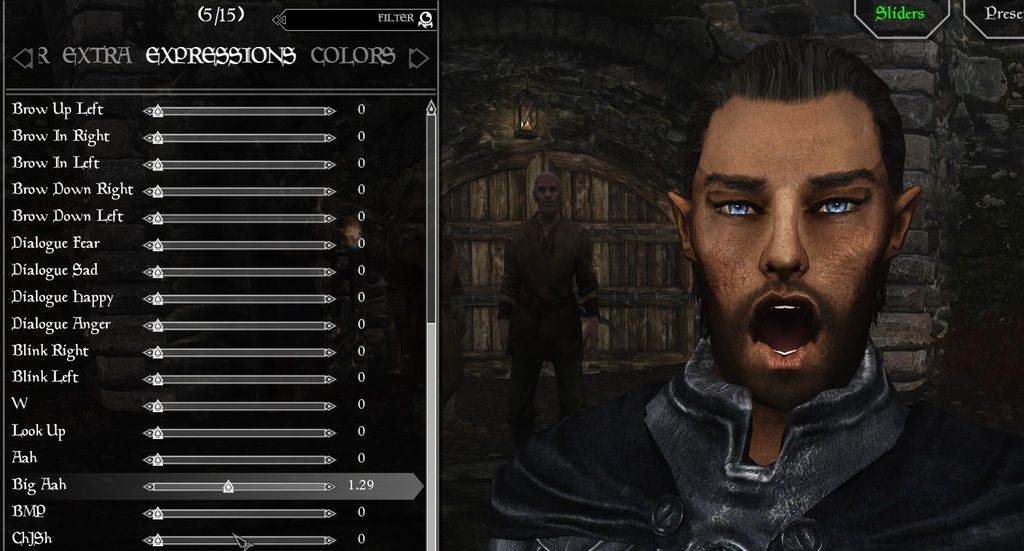Click the Dialogue Sad slider track
The height and width of the screenshot is (551, 1024).
tap(240, 271)
